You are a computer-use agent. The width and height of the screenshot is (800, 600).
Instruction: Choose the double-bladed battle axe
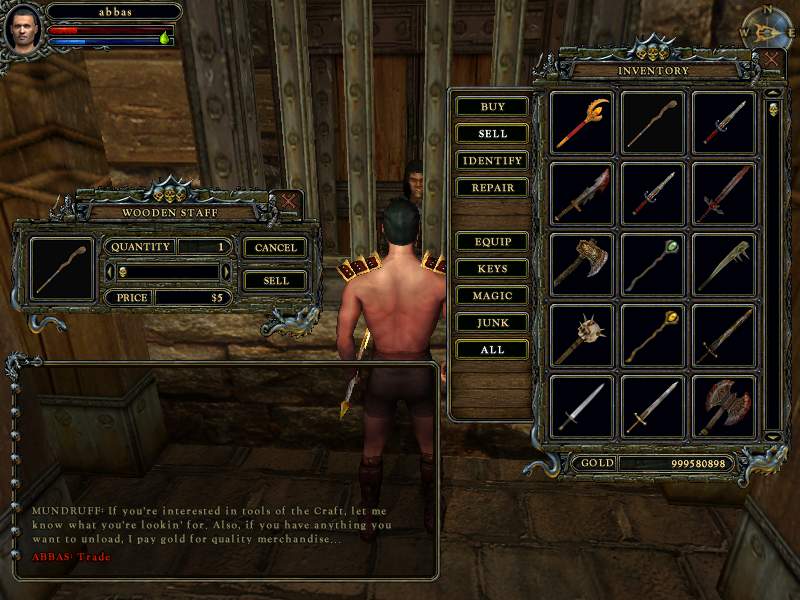724,407
